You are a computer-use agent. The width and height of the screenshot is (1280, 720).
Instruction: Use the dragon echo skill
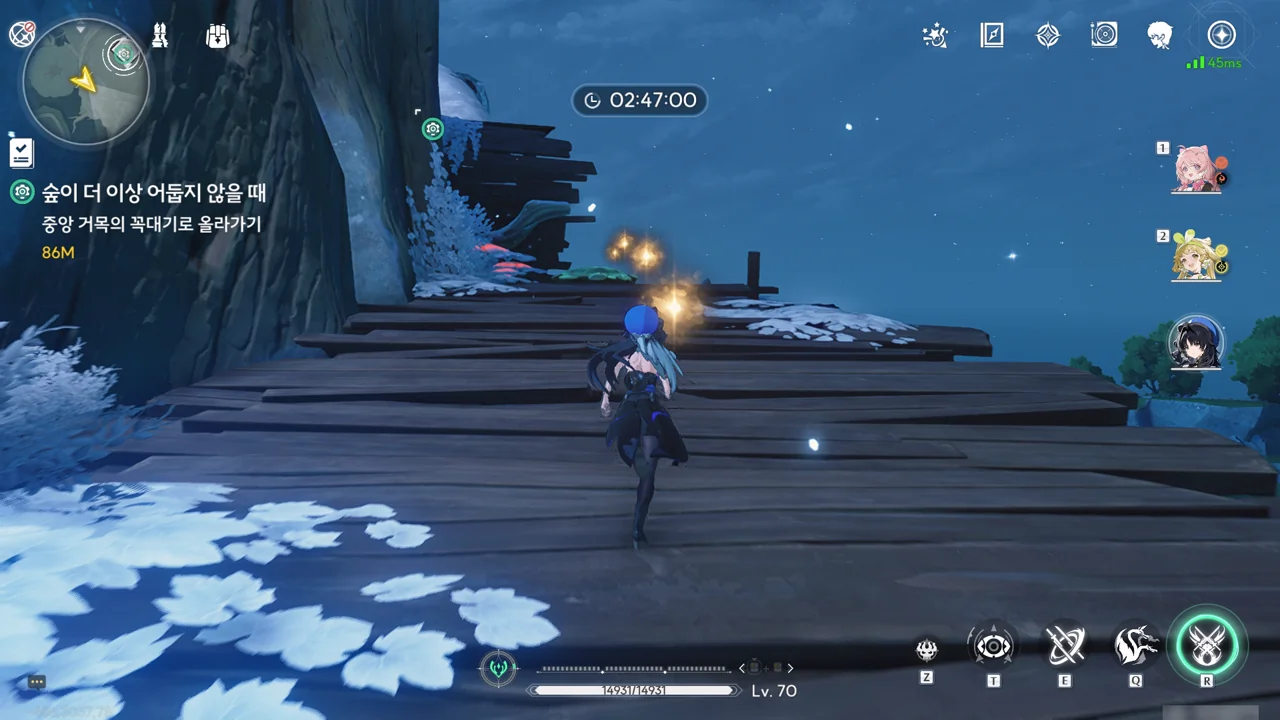coord(1136,647)
